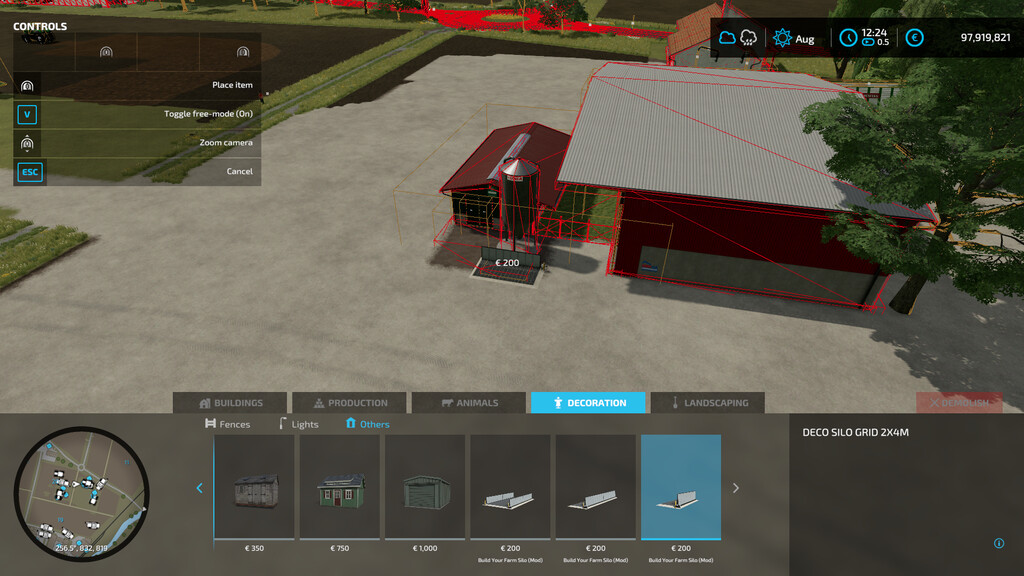The image size is (1024, 576).
Task: Open the Buildings tab
Action: [x=230, y=403]
